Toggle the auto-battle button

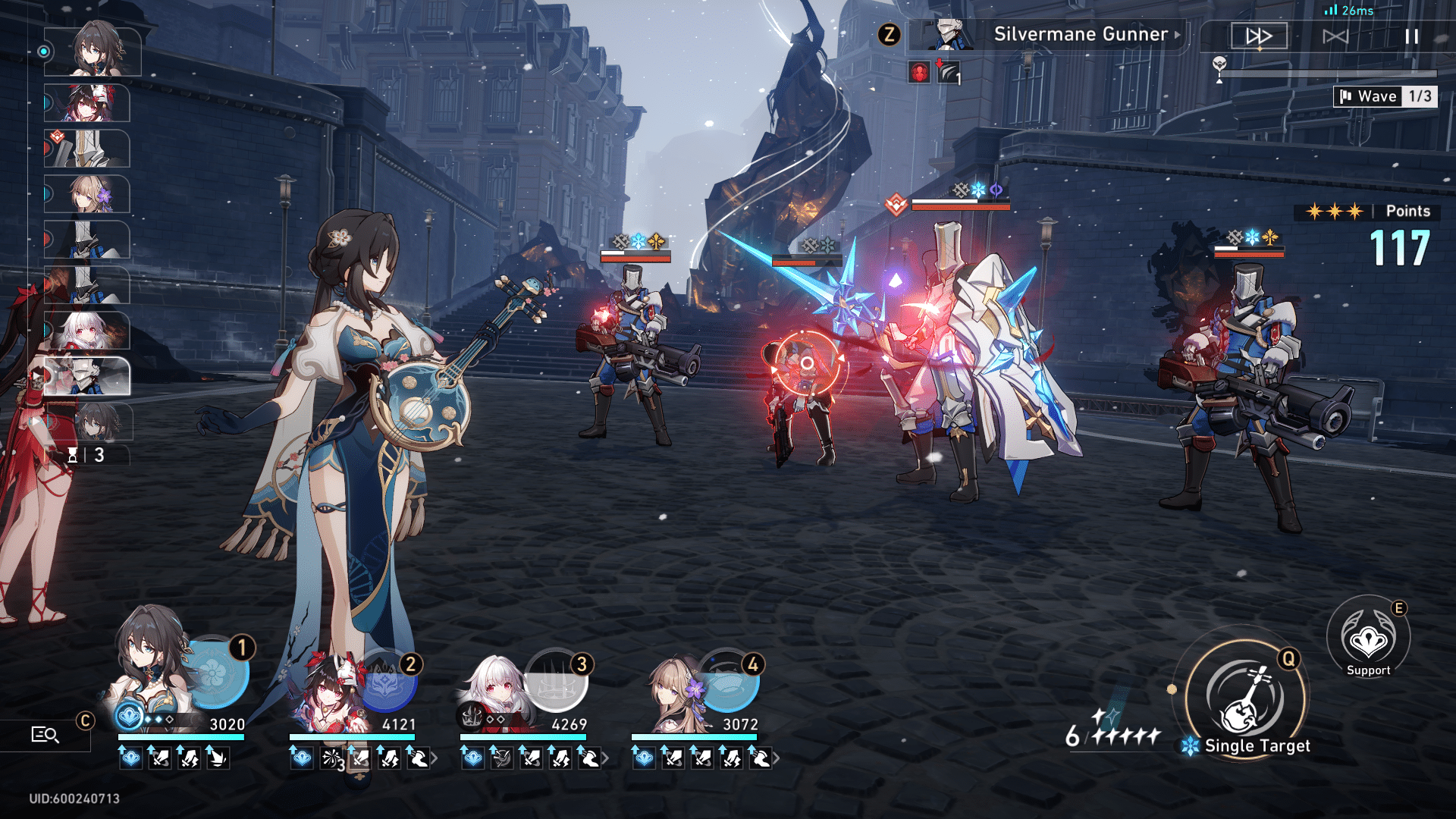(x=1335, y=36)
